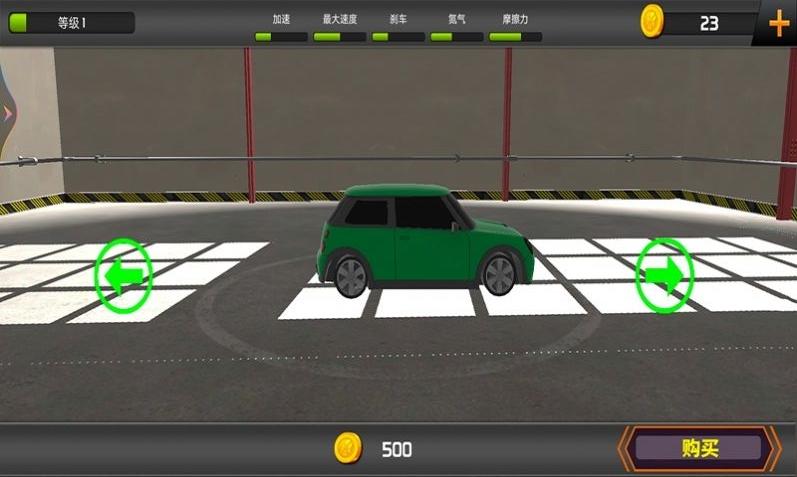Click the 购买 purchase button
This screenshot has width=797, height=477.
[x=699, y=448]
